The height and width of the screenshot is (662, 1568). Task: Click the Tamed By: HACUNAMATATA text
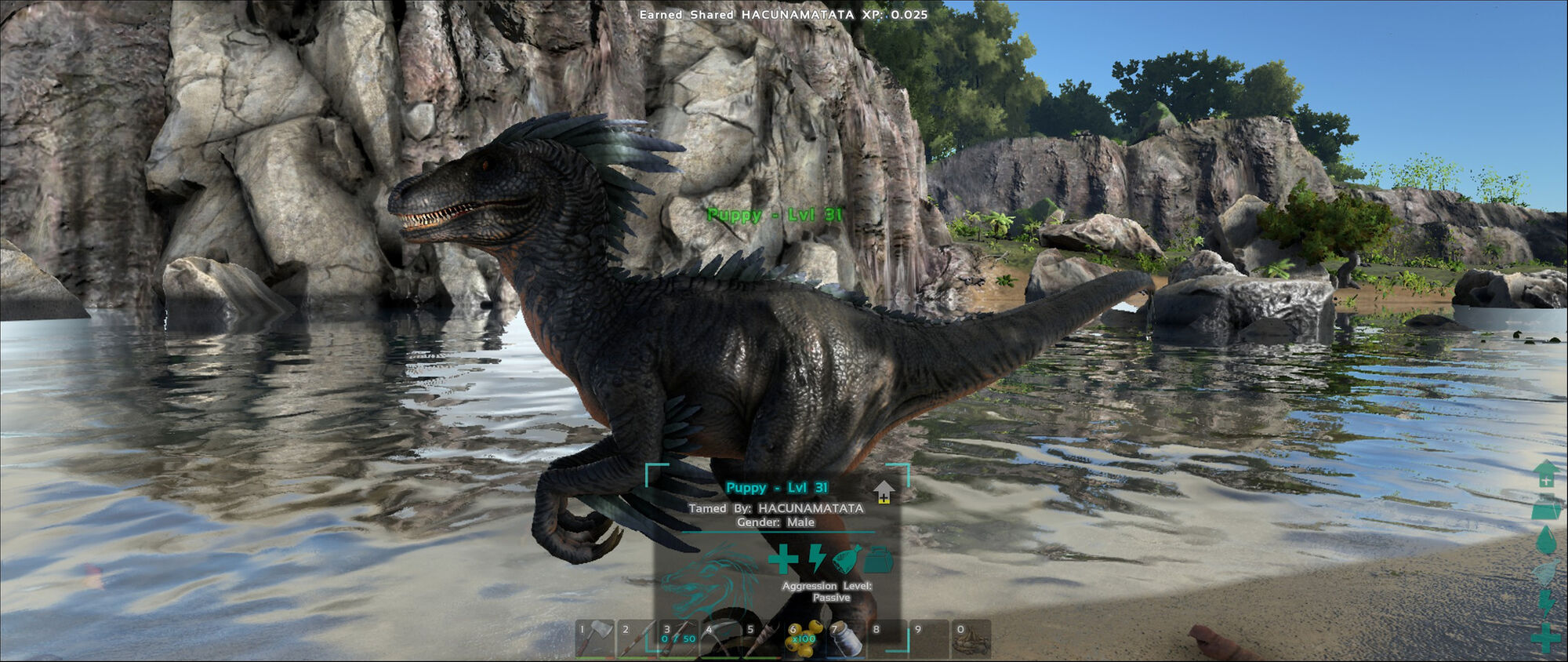click(x=776, y=509)
